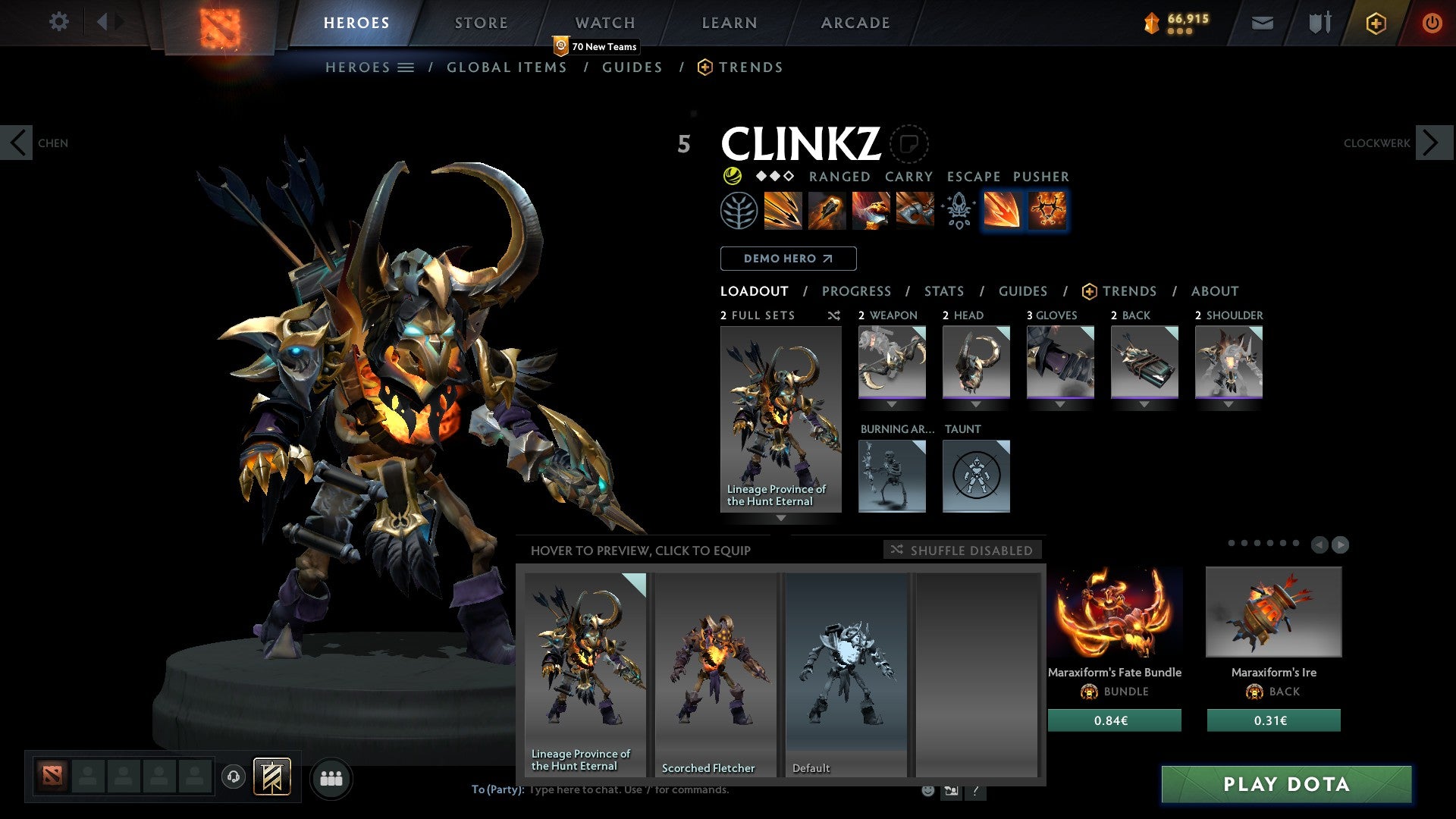Click the Shuffle Disabled toggle
The height and width of the screenshot is (819, 1456).
[963, 551]
